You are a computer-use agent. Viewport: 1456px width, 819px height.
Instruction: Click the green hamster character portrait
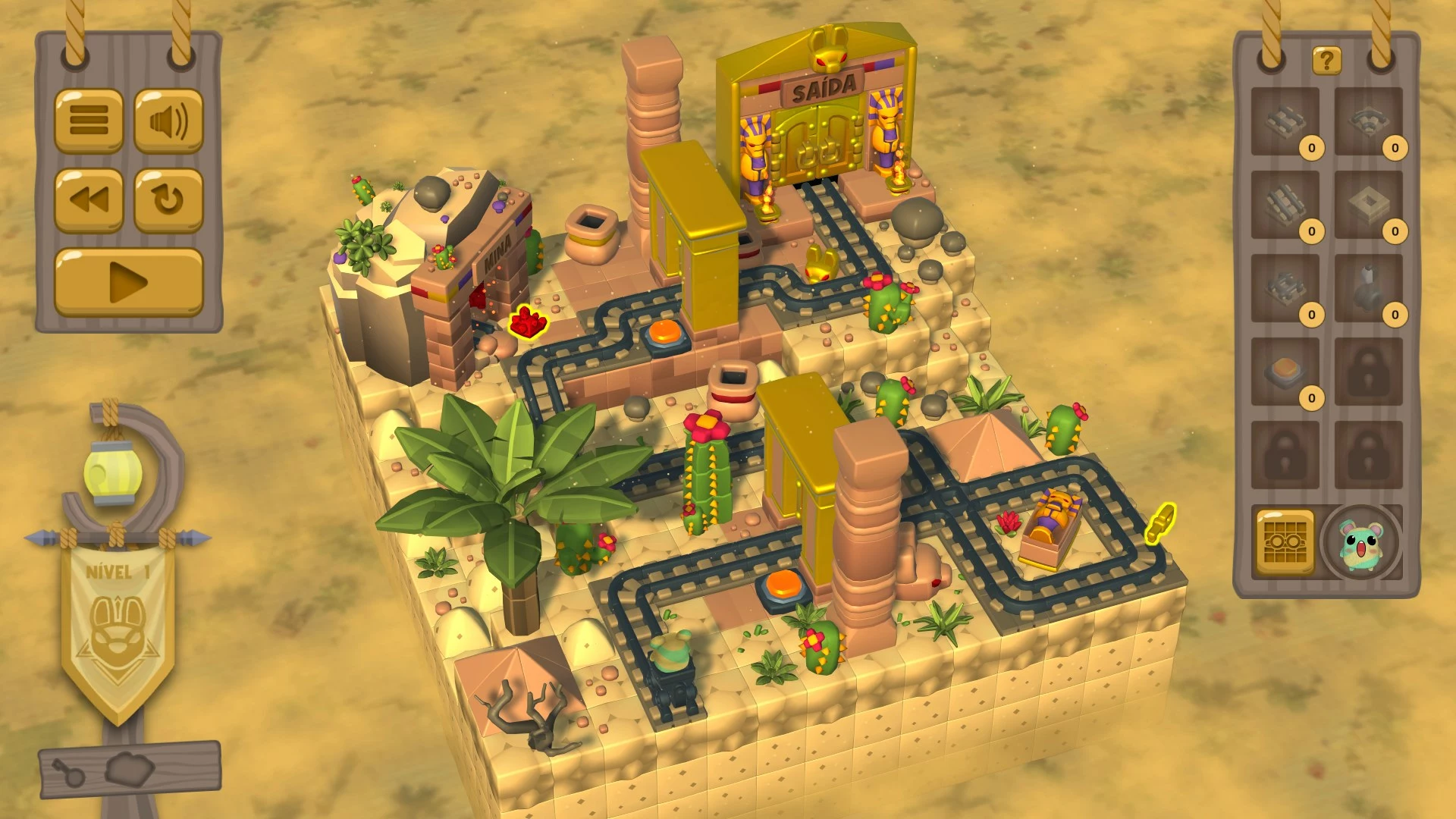(x=1360, y=543)
